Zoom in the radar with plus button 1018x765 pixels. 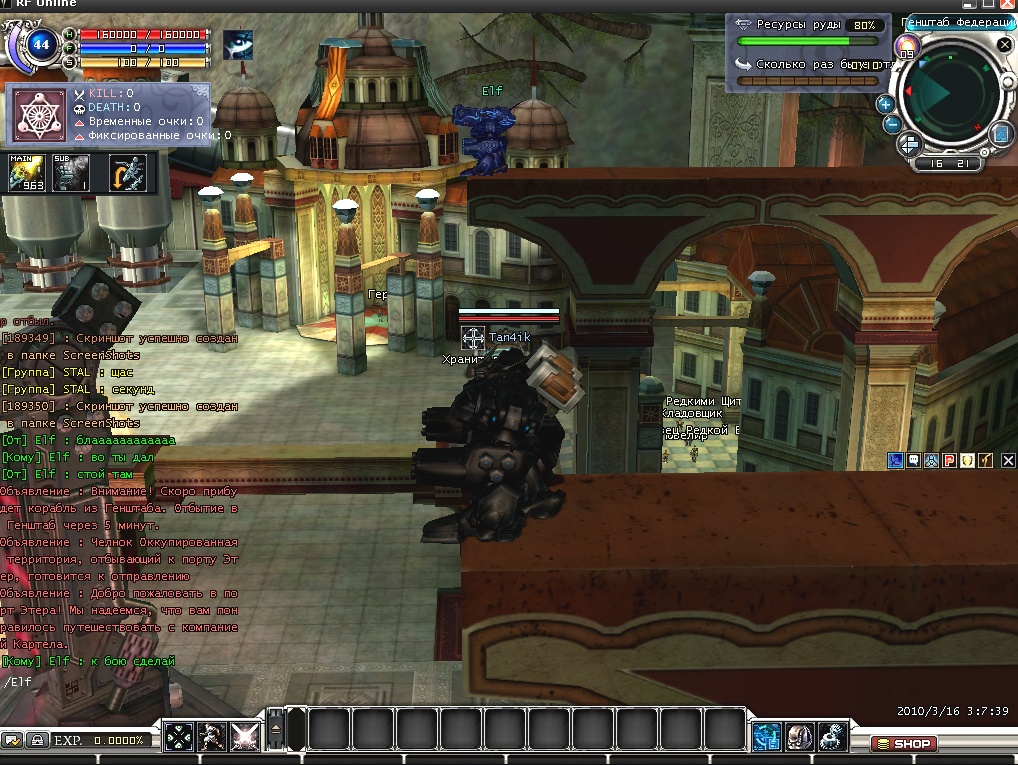pyautogui.click(x=884, y=104)
